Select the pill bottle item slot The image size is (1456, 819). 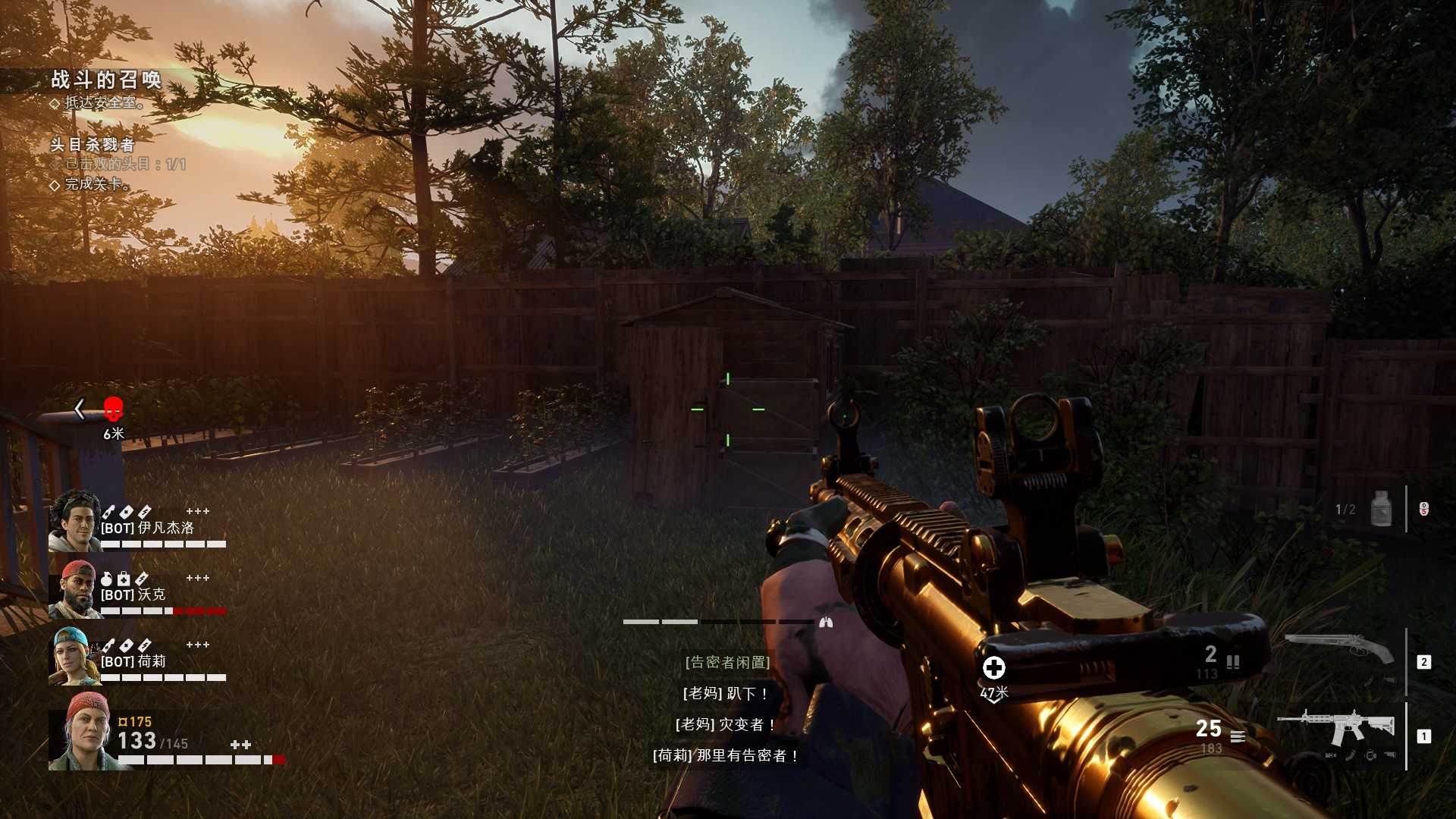tap(1382, 509)
